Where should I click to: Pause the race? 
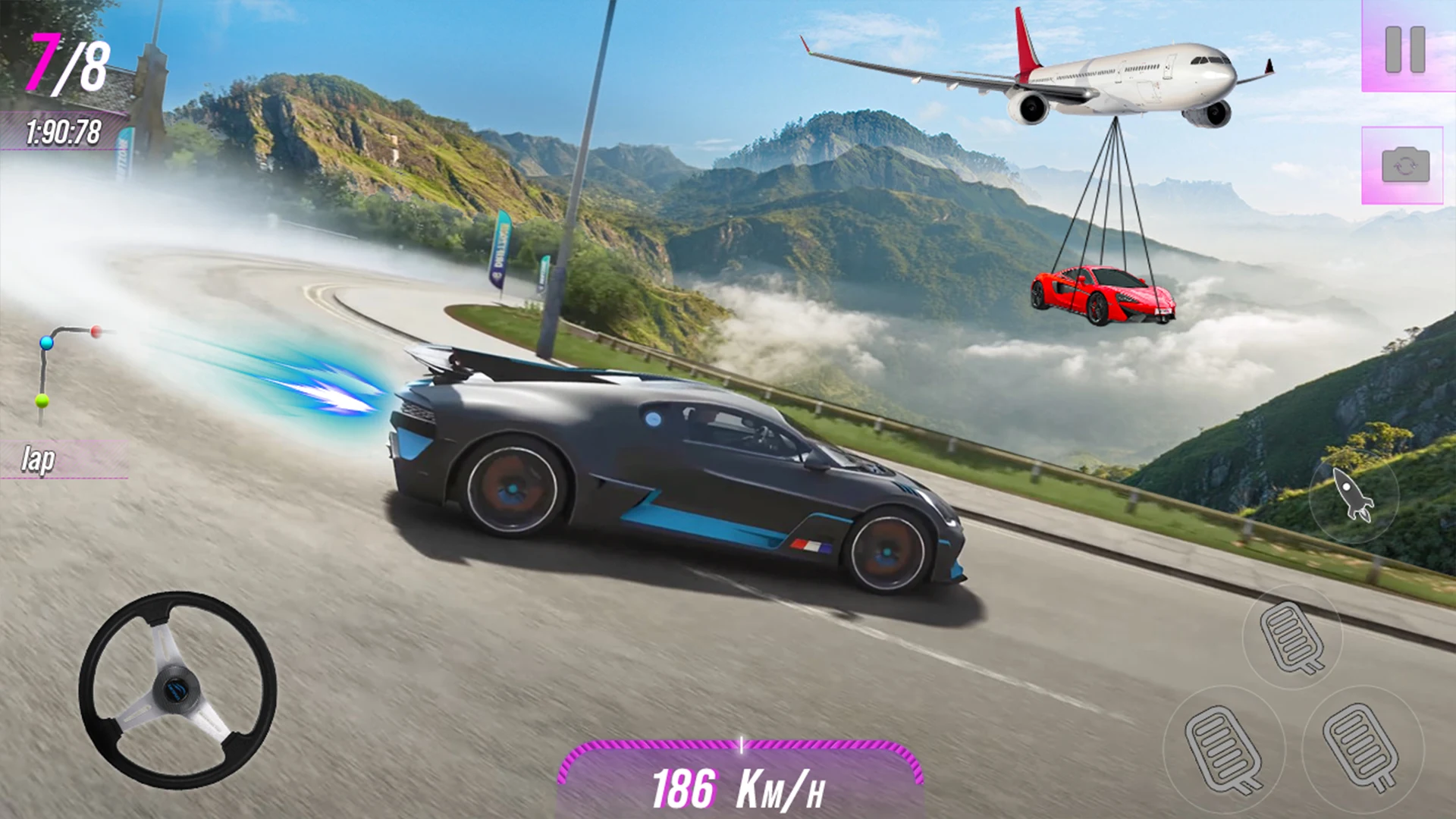click(x=1405, y=49)
